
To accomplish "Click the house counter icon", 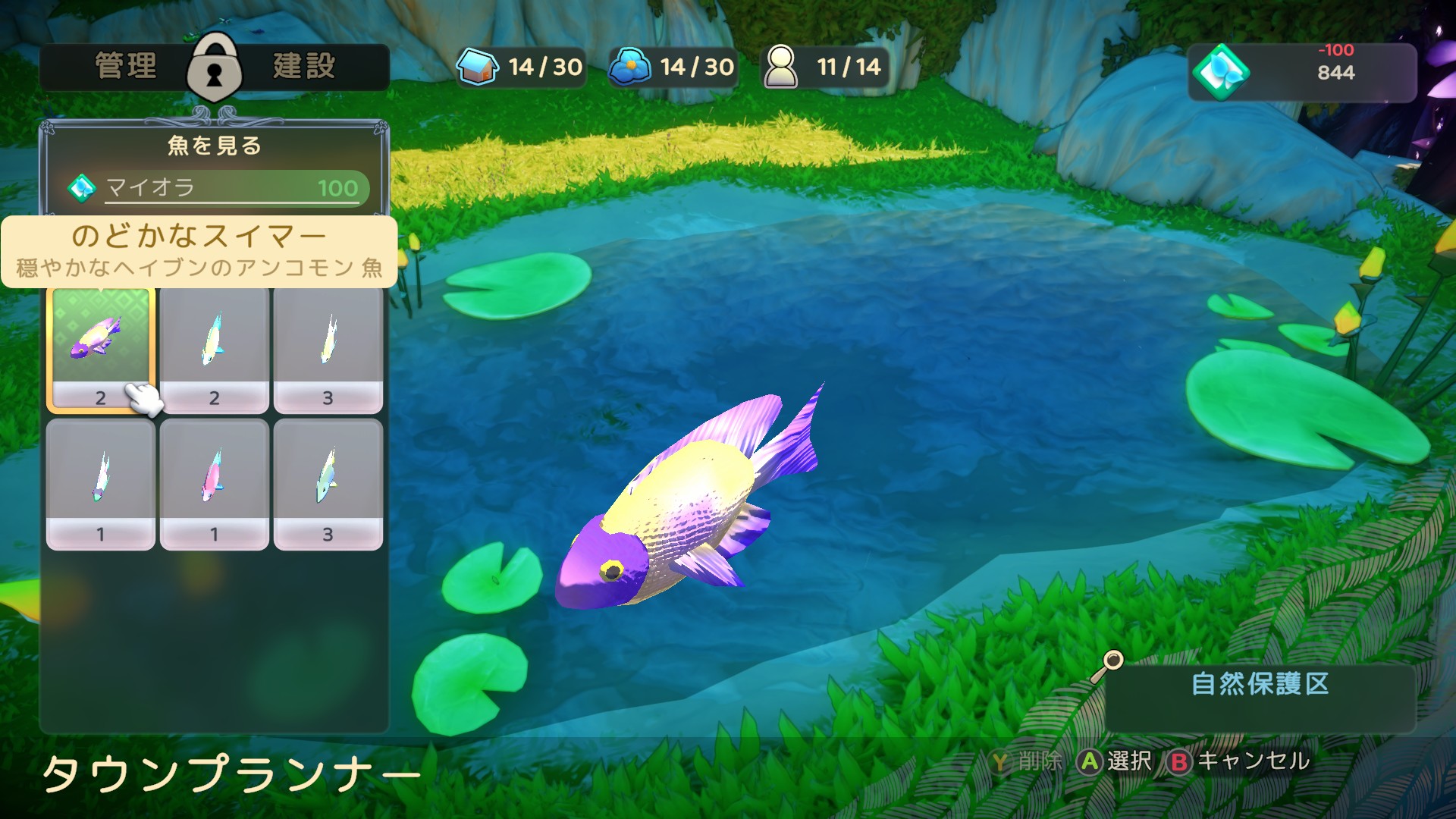I will click(x=478, y=67).
